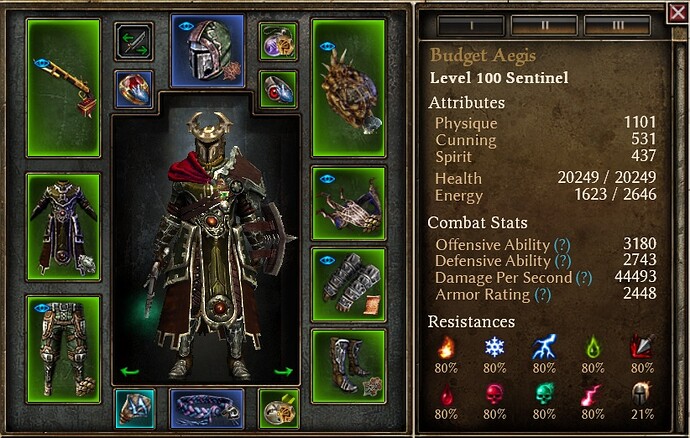The image size is (690, 438).
Task: Select the shoulder armor slot
Action: pos(349,200)
